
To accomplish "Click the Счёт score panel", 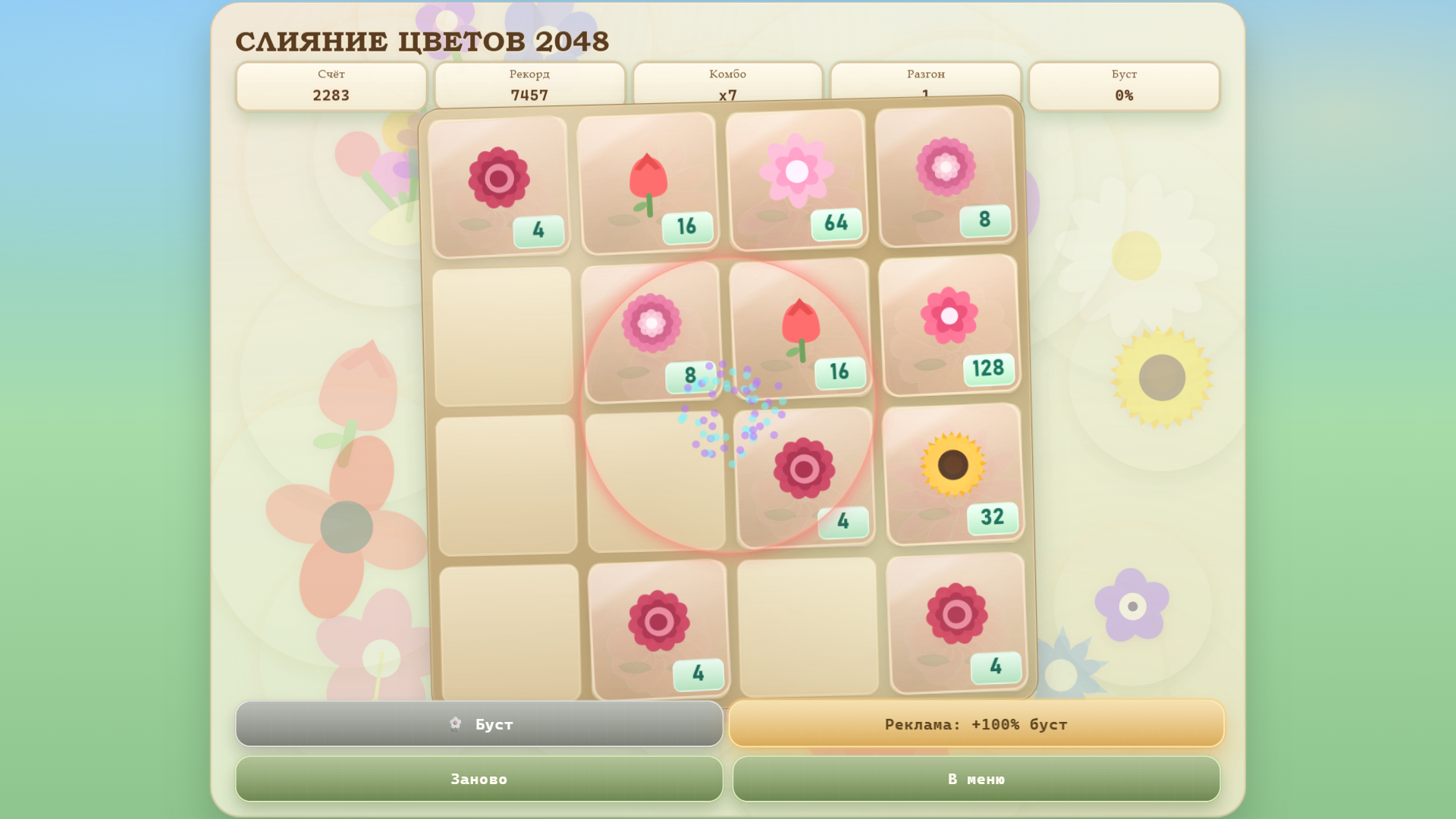I will [331, 85].
